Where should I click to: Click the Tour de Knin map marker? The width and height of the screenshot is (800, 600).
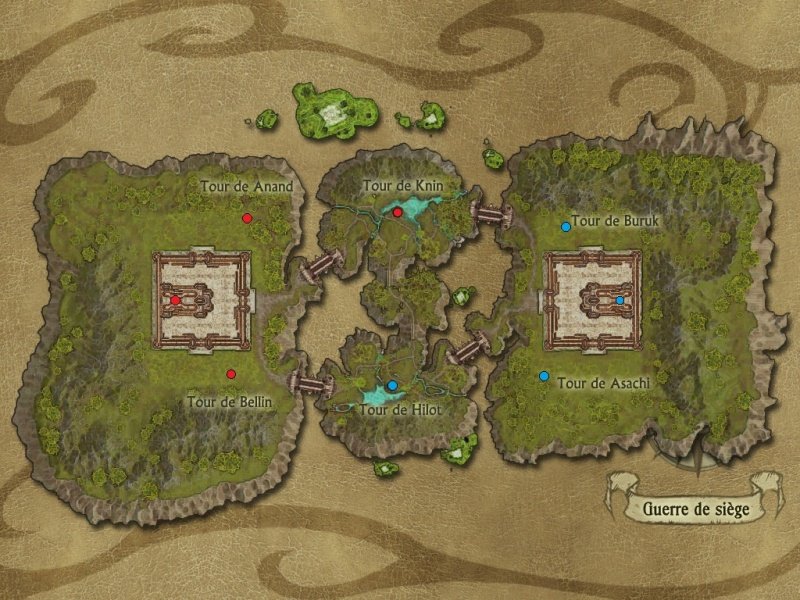click(x=397, y=212)
